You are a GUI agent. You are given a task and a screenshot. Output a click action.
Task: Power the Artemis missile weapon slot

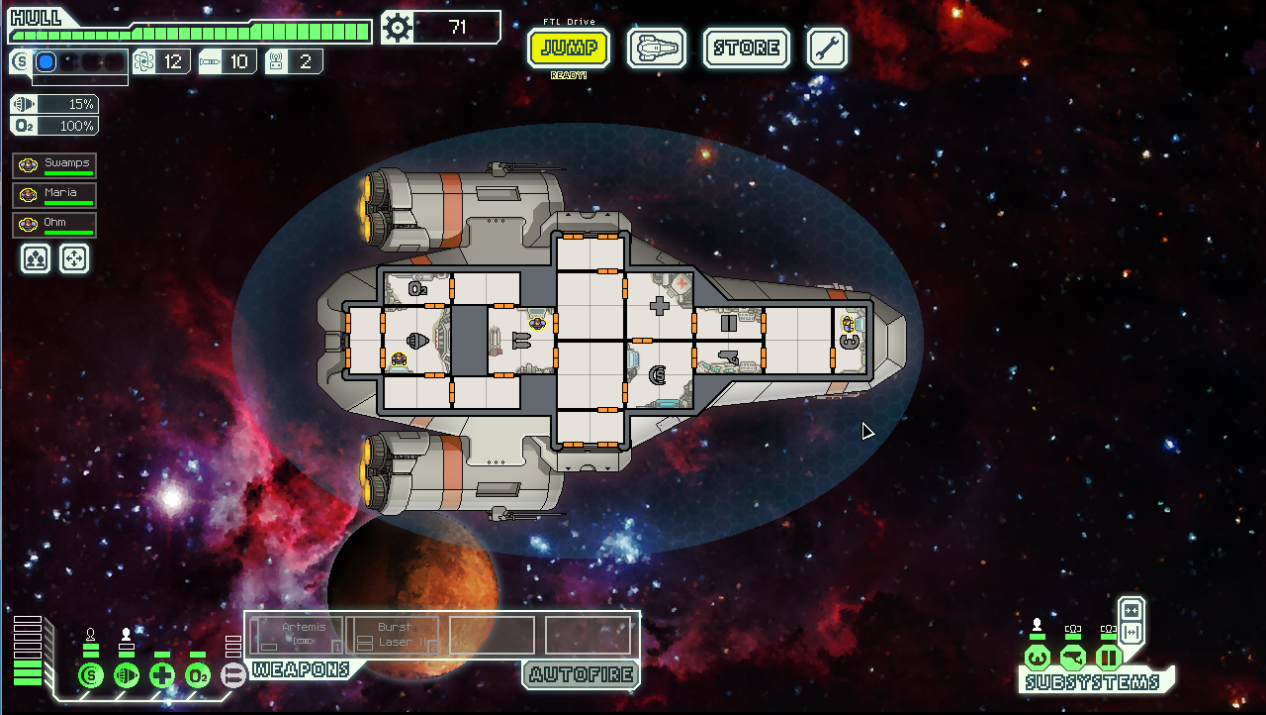point(297,635)
